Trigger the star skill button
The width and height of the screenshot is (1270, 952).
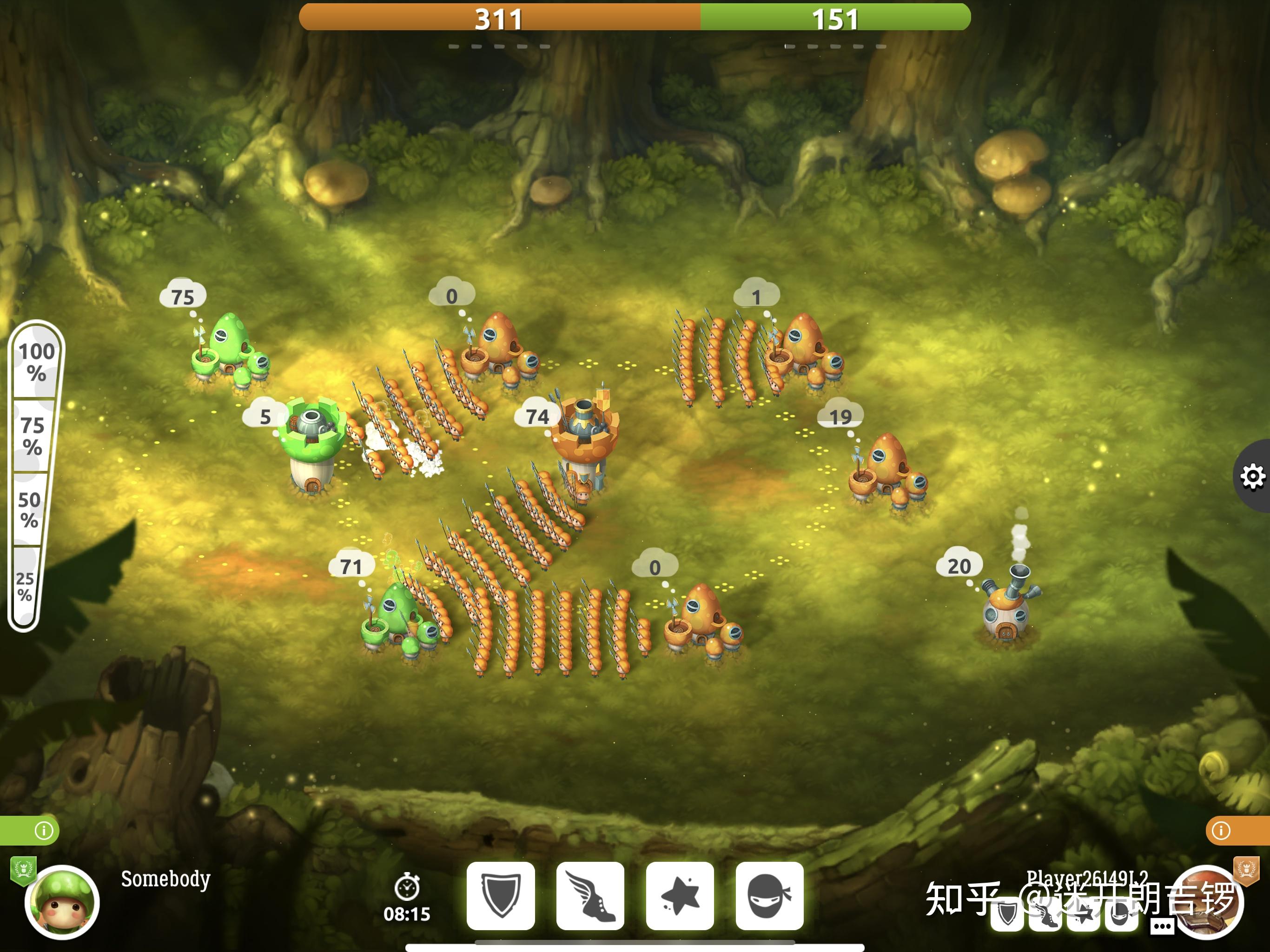[680, 895]
